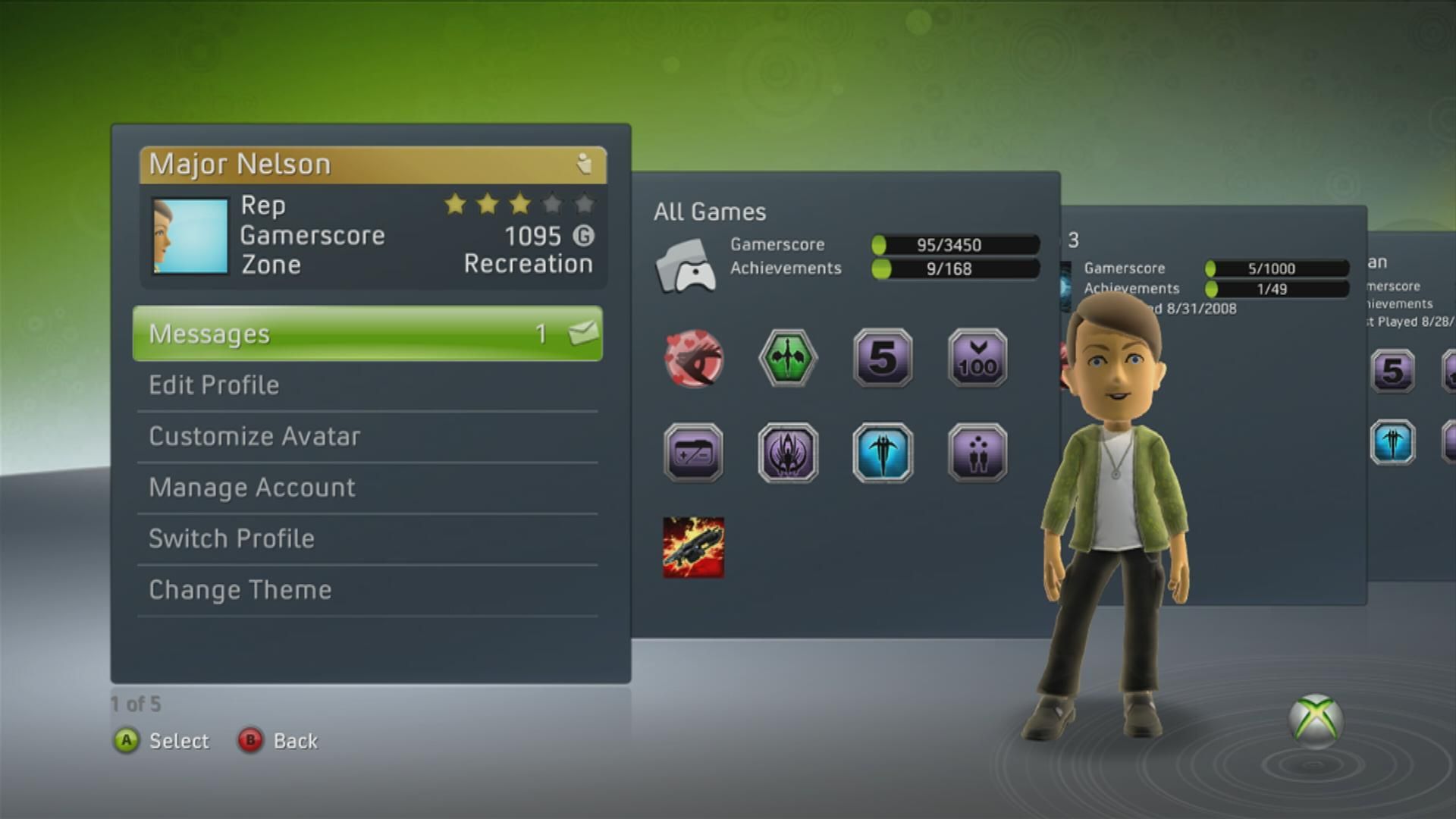Viewport: 1456px width, 819px height.
Task: Open Messages with one unread message
Action: 303,333
